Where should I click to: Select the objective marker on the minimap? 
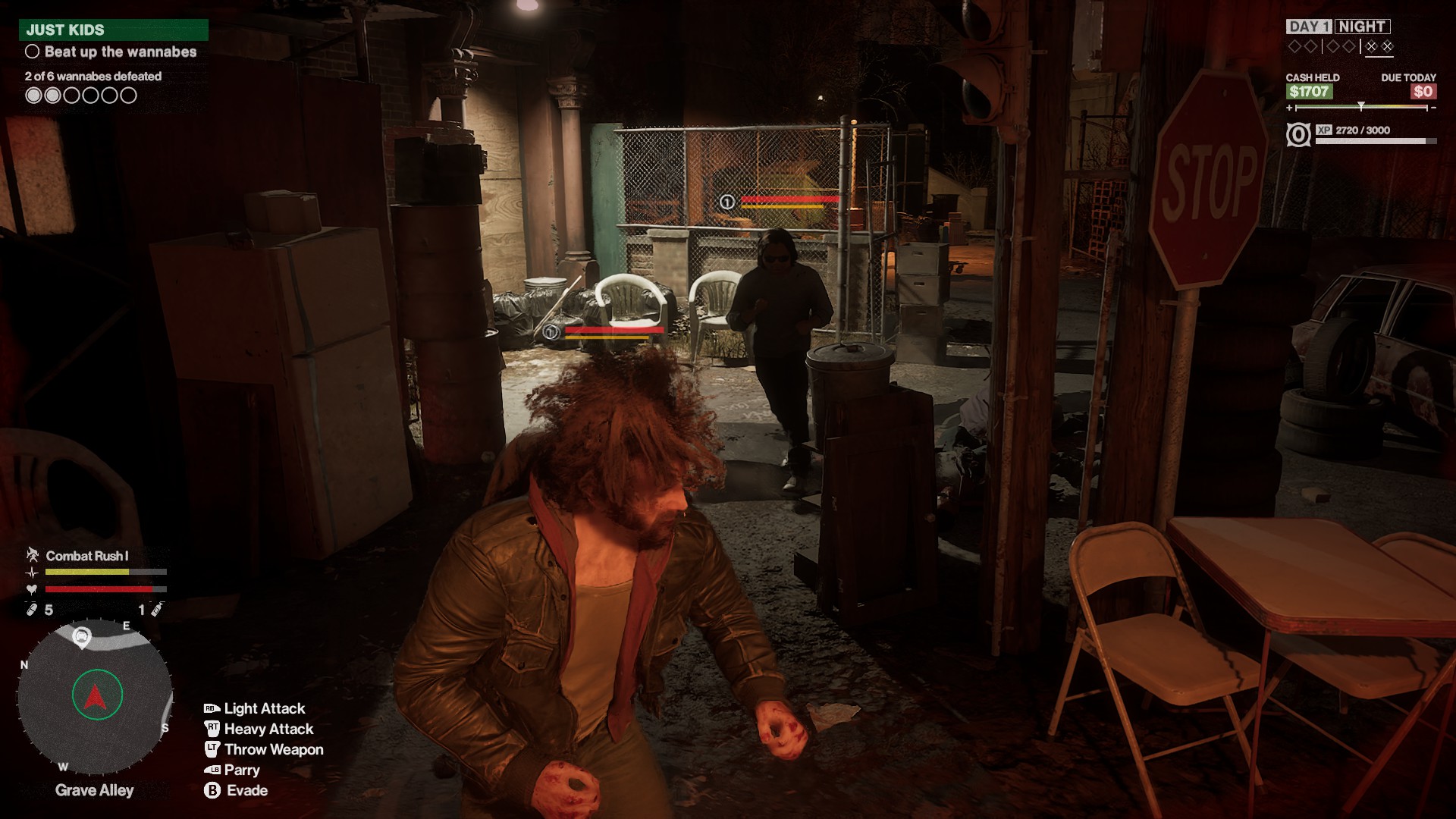tap(81, 637)
